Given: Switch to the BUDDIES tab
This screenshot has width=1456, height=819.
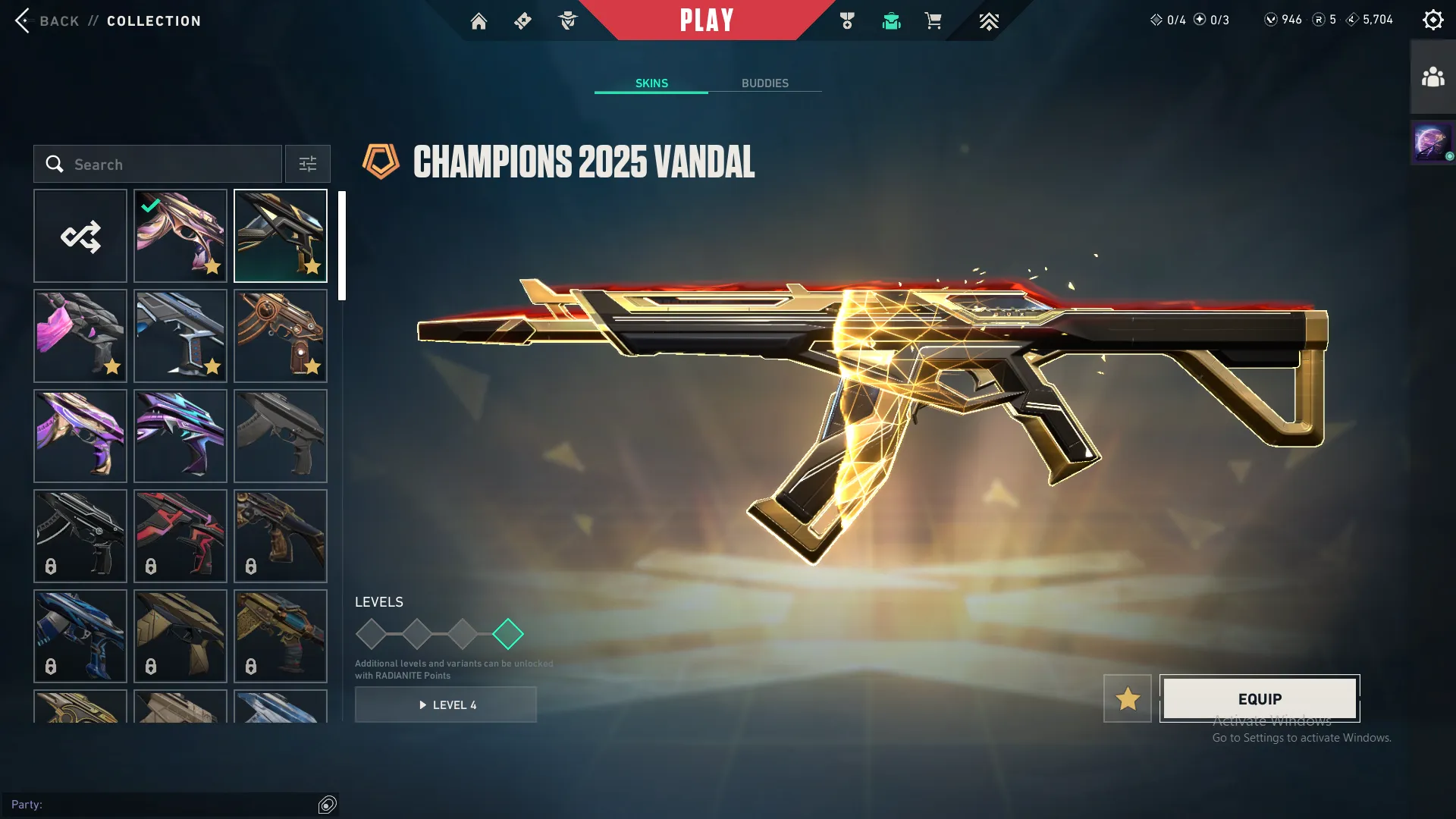Looking at the screenshot, I should [766, 83].
